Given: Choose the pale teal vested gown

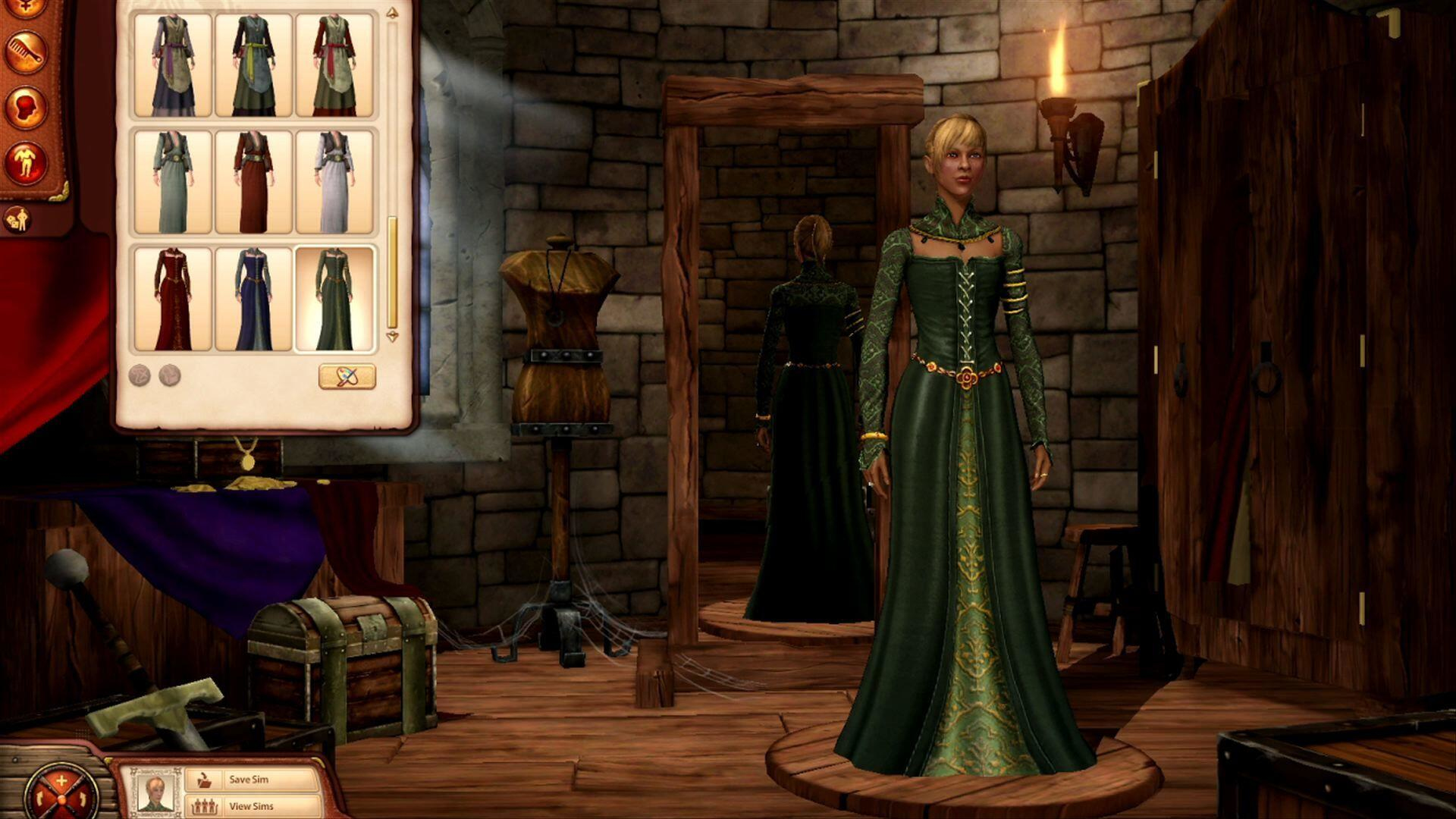Looking at the screenshot, I should [173, 182].
